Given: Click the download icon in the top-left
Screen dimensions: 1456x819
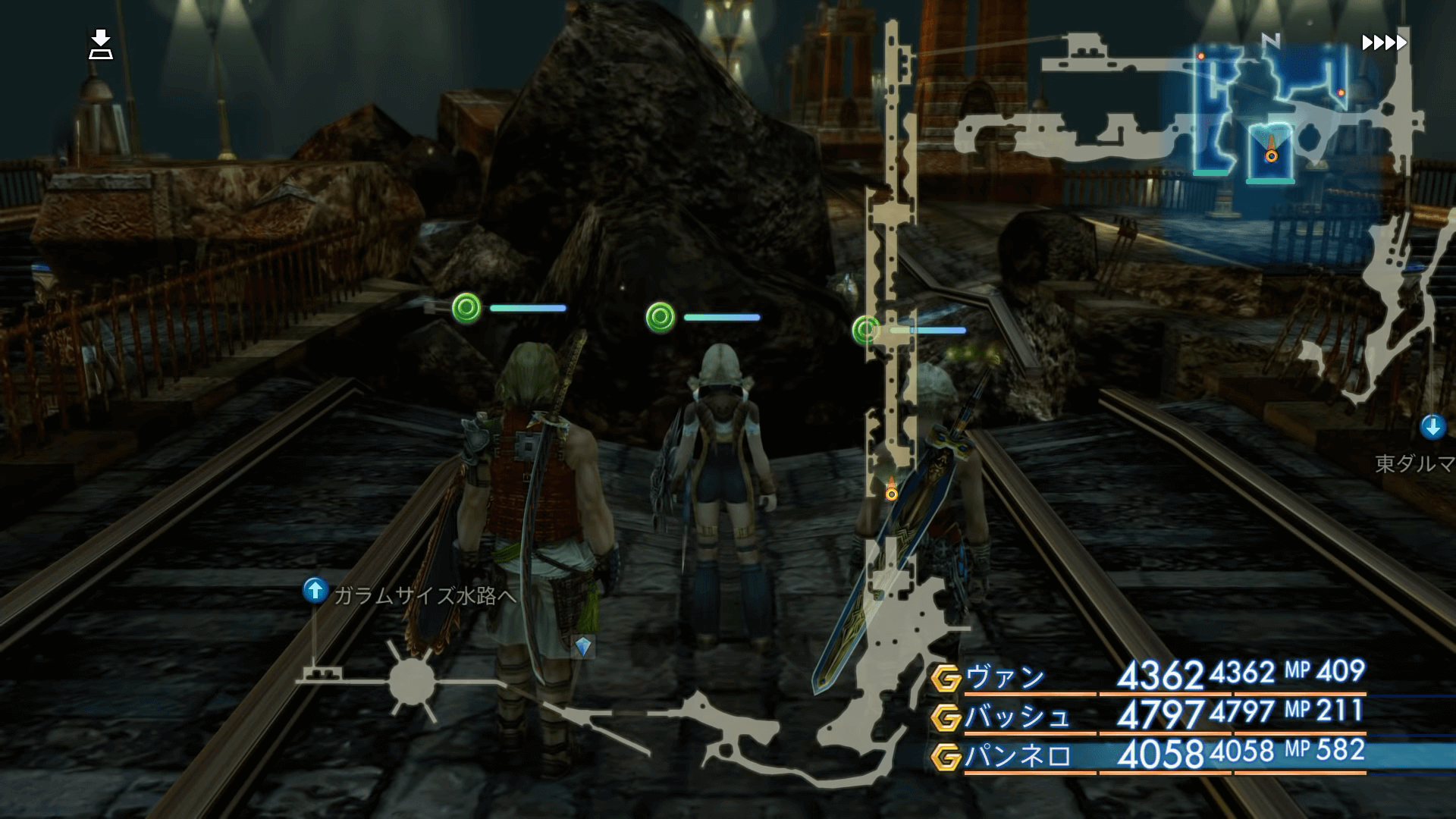Looking at the screenshot, I should [x=100, y=45].
